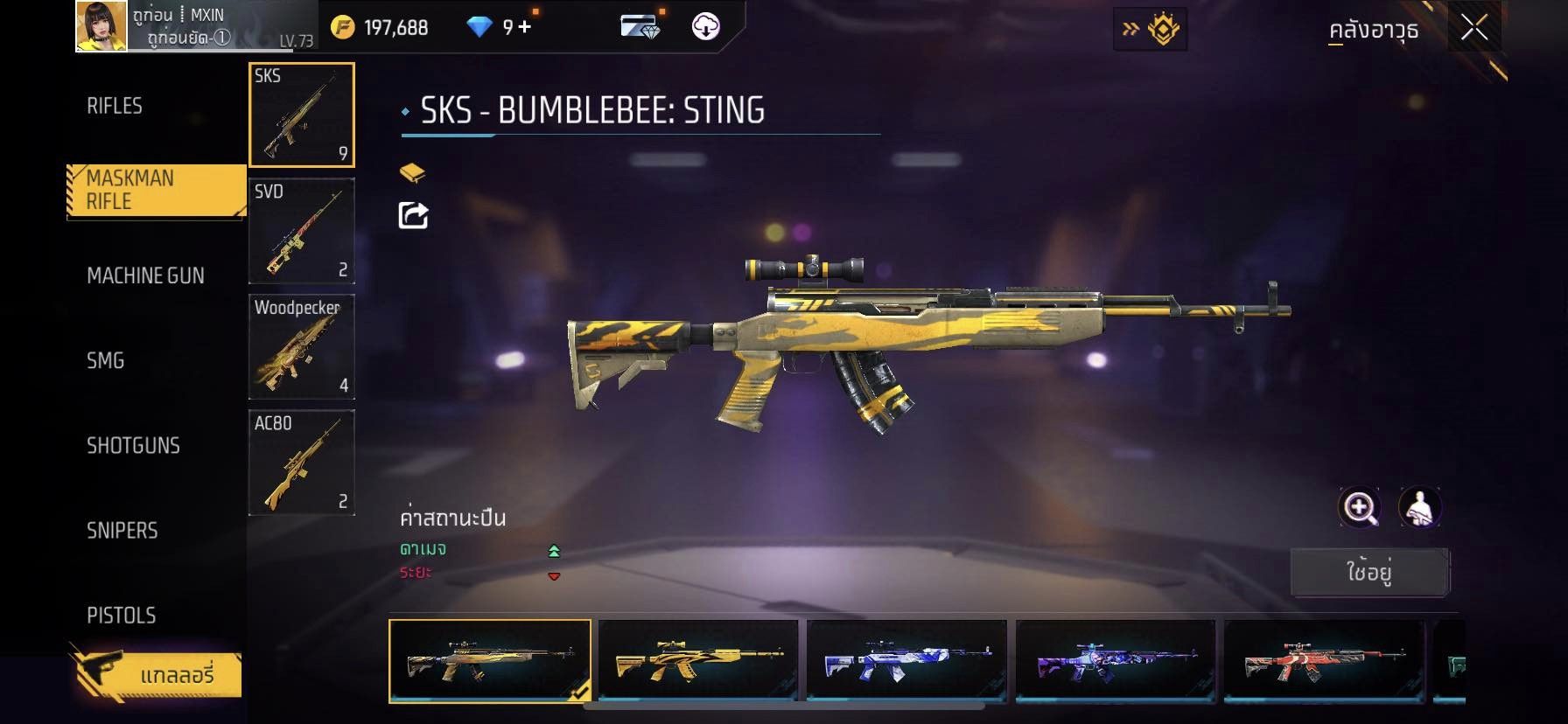Pick the blue and white SKS skin

coord(906,660)
